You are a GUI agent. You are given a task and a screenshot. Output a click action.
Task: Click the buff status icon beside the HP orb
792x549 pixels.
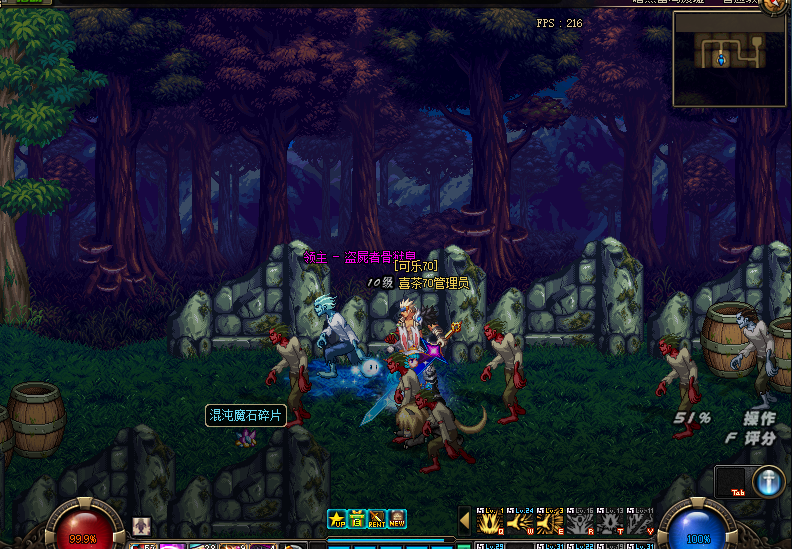pos(142,526)
